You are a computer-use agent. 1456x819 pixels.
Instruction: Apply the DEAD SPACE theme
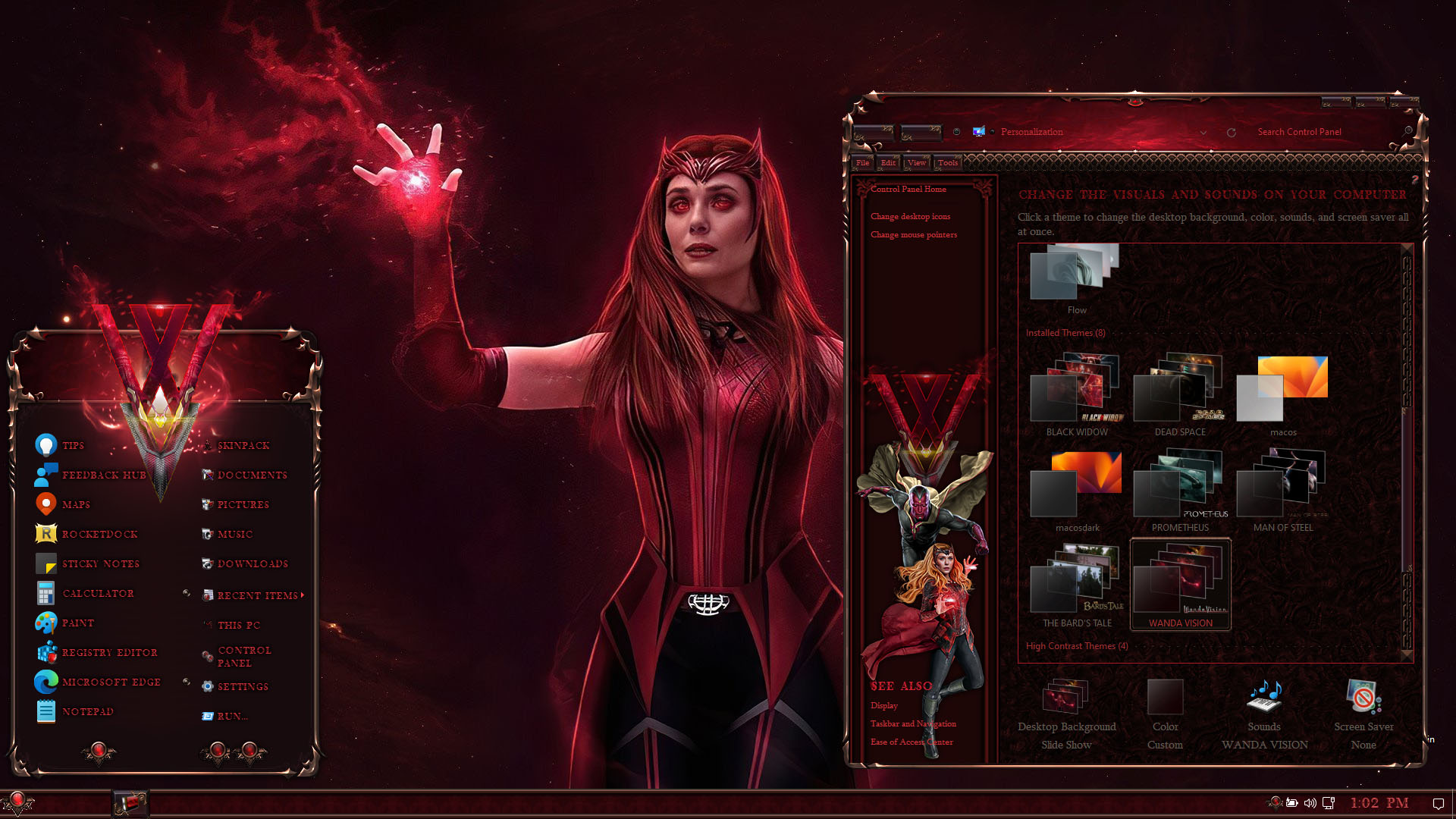pos(1179,391)
